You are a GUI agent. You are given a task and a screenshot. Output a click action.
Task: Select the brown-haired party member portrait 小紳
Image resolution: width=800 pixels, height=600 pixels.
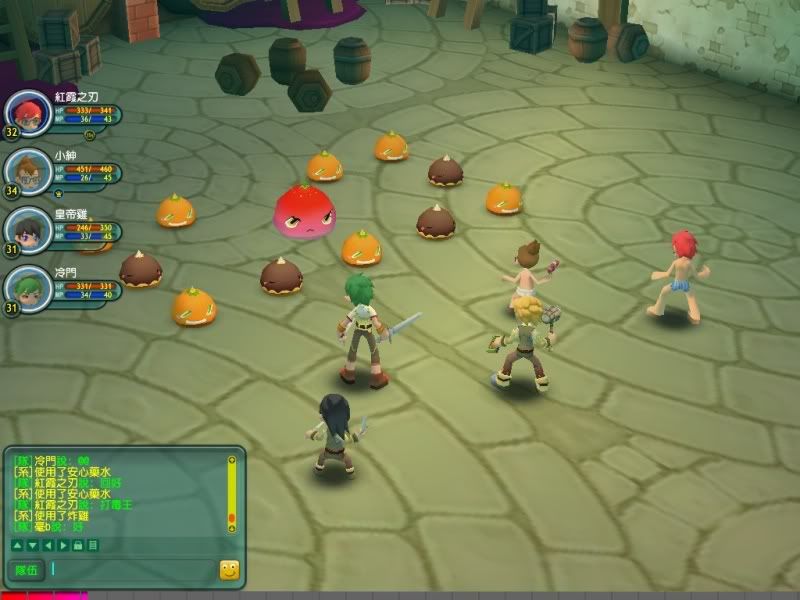pos(27,171)
